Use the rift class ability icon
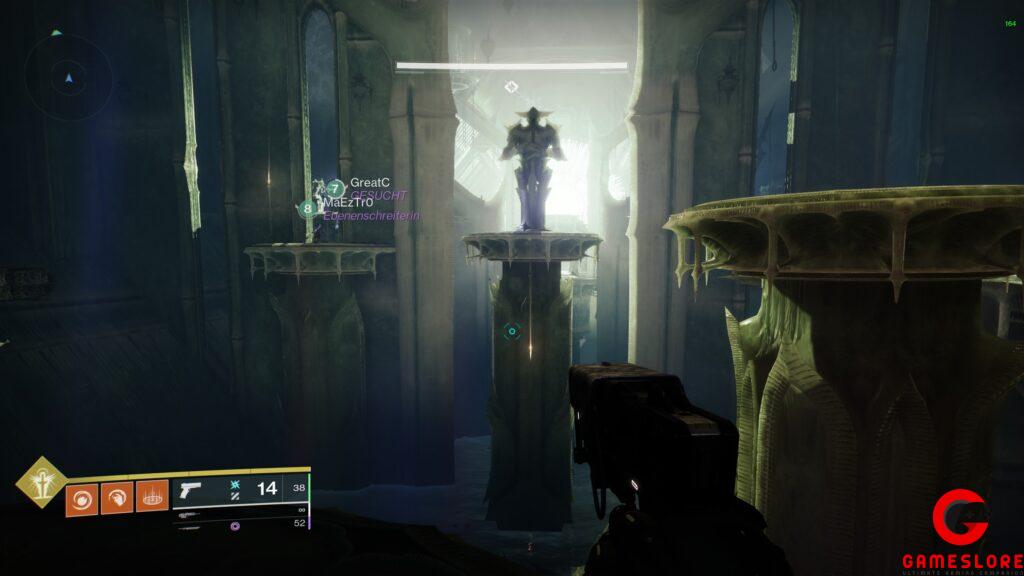1024x576 pixels. coord(152,497)
